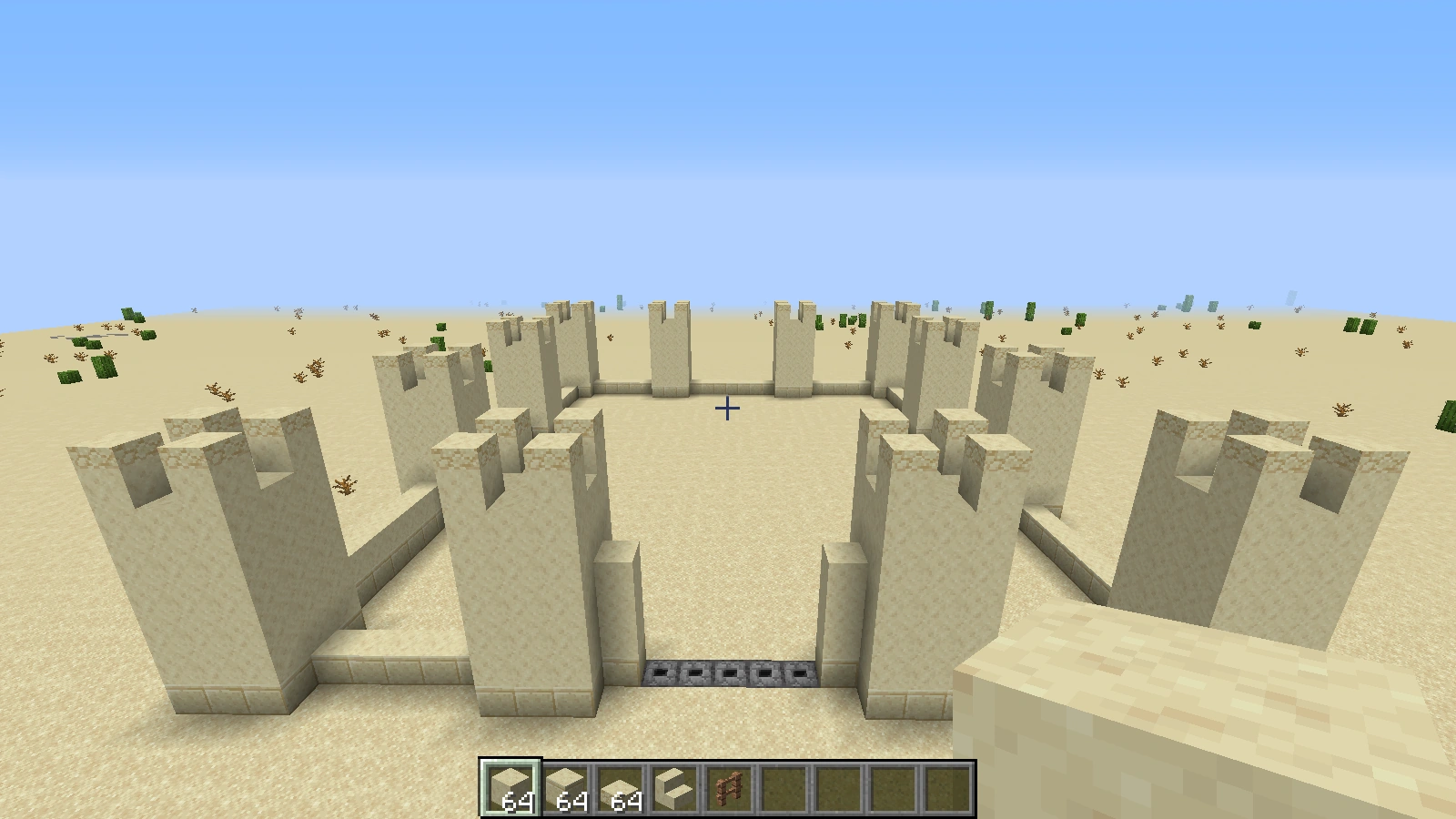This screenshot has width=1456, height=819.
Task: Click the highlighted selection border around slot one
Action: (510, 763)
